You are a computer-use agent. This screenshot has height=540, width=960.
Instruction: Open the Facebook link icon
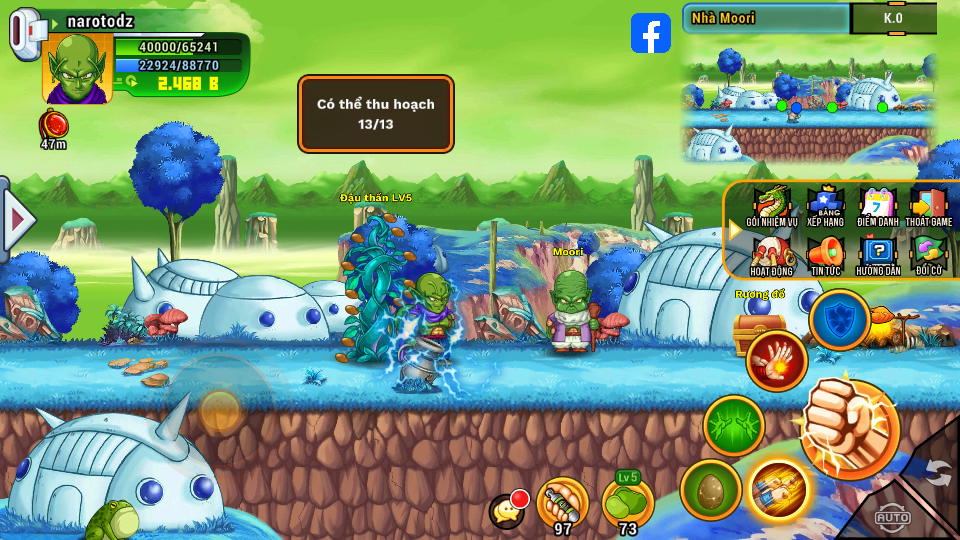pos(651,33)
